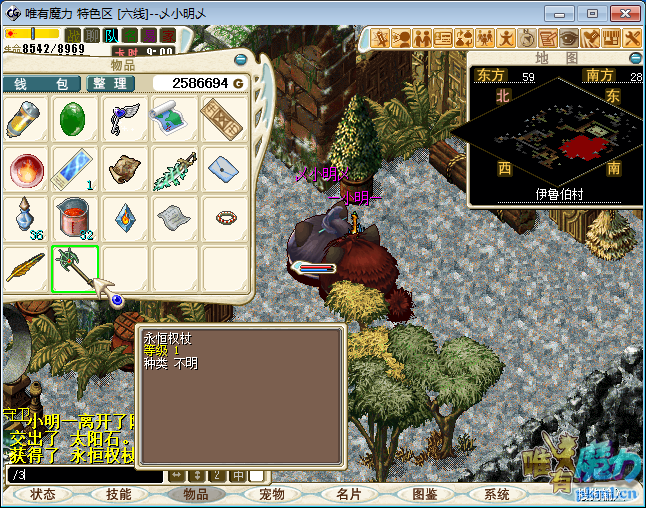Click the 整理 sort button
This screenshot has height=508, width=646.
pos(112,83)
